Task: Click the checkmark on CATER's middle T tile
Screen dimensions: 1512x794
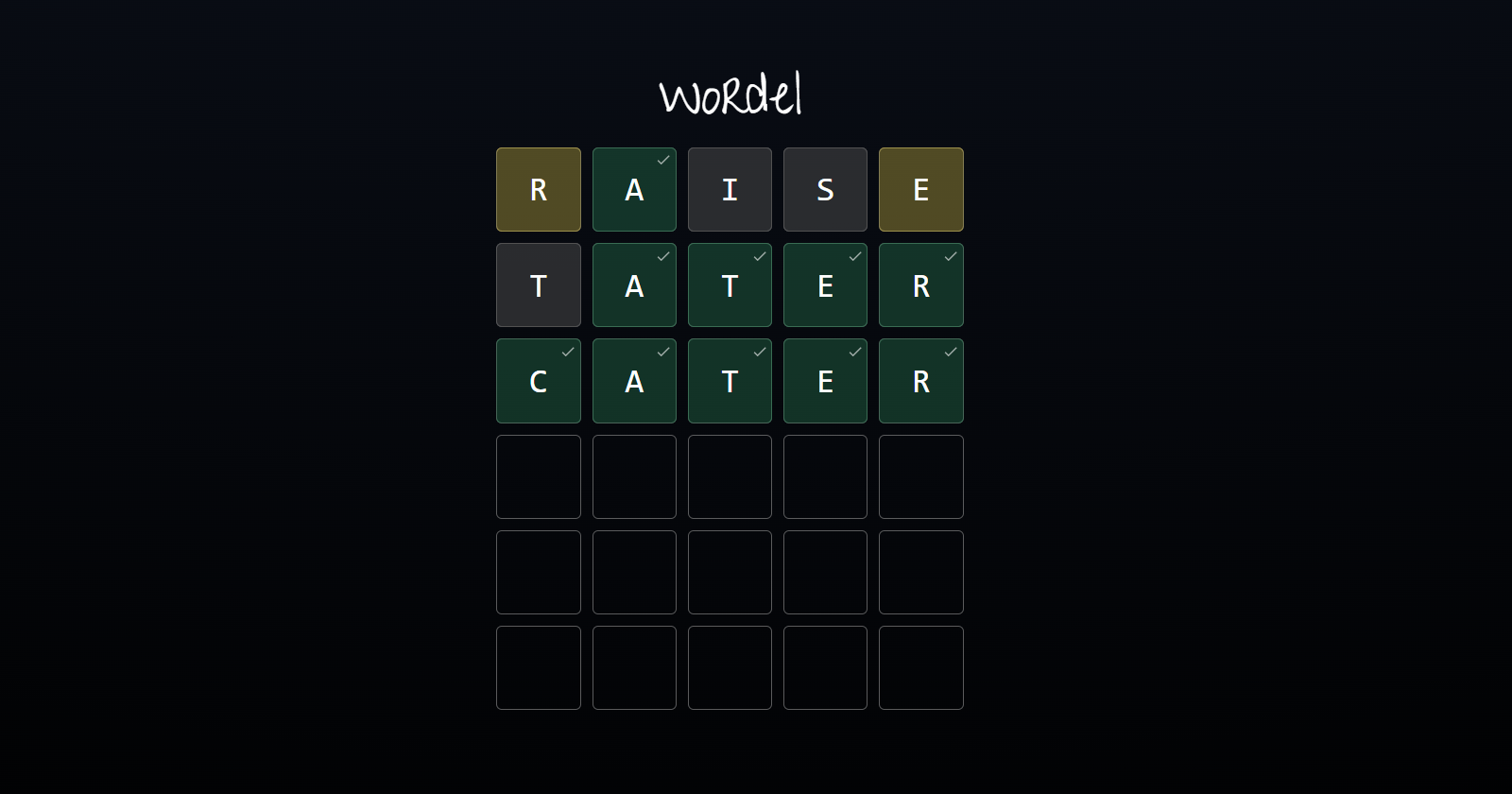Action: (759, 351)
